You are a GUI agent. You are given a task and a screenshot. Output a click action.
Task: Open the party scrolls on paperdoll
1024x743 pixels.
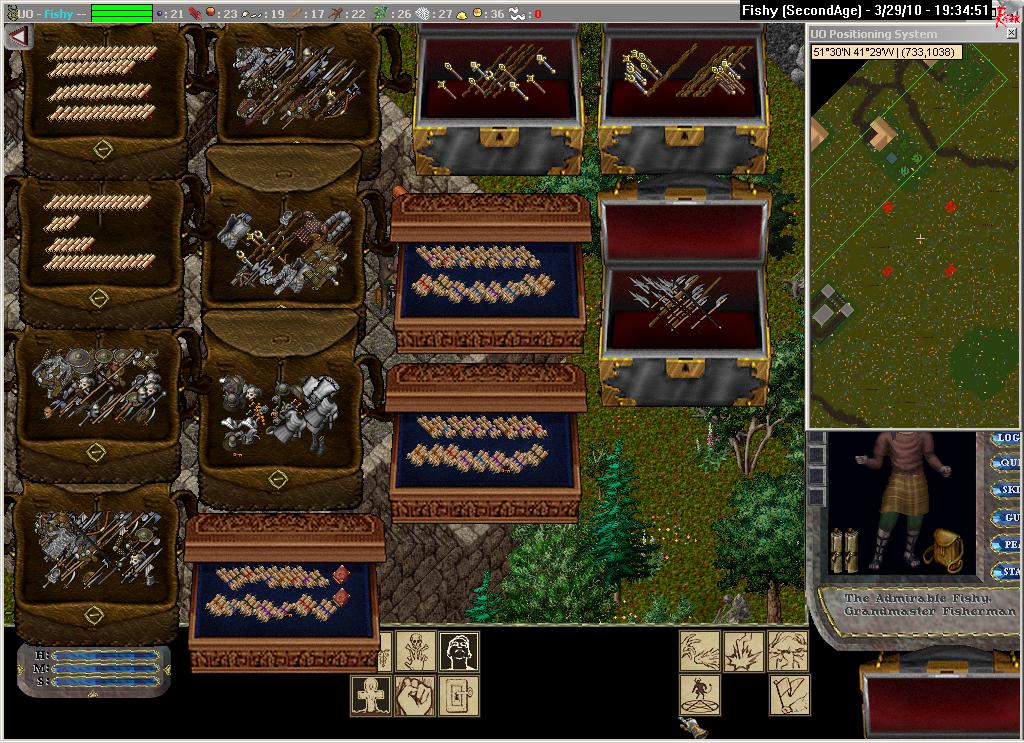845,550
